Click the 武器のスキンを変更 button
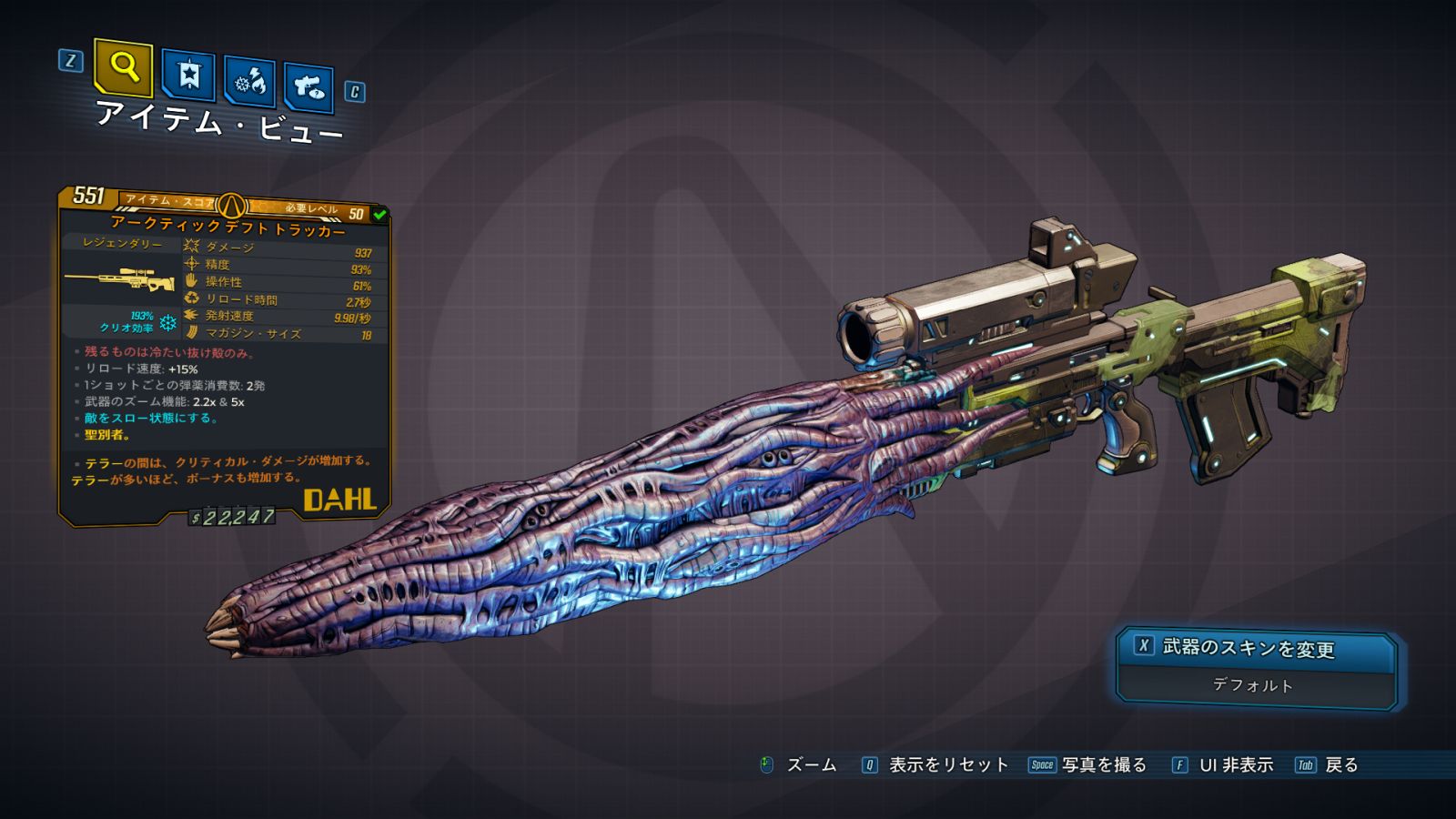Image resolution: width=1456 pixels, height=819 pixels. coord(1256,648)
